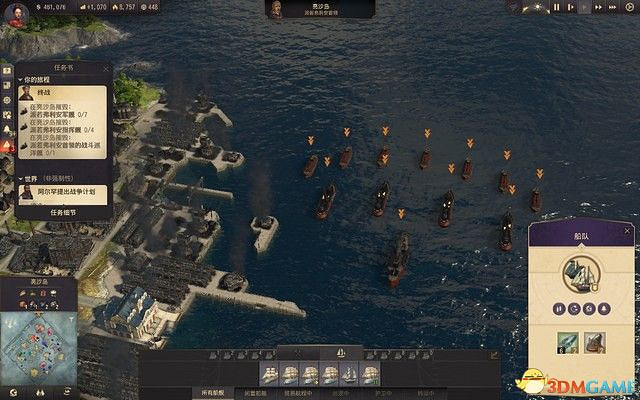Click the character portrait at top center
Image resolution: width=640 pixels, height=400 pixels.
[x=274, y=9]
